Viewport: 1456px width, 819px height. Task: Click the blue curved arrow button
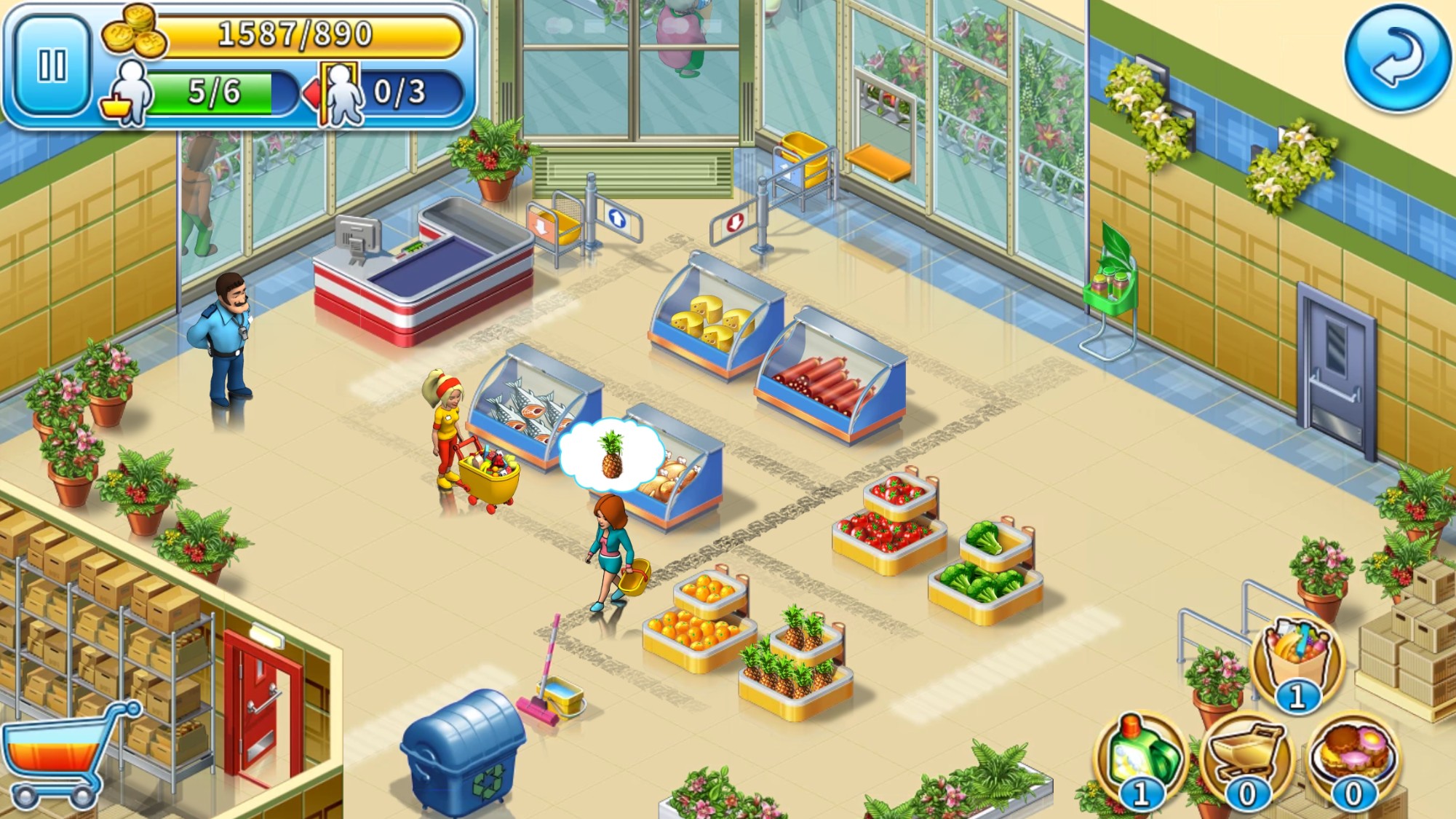1396,58
